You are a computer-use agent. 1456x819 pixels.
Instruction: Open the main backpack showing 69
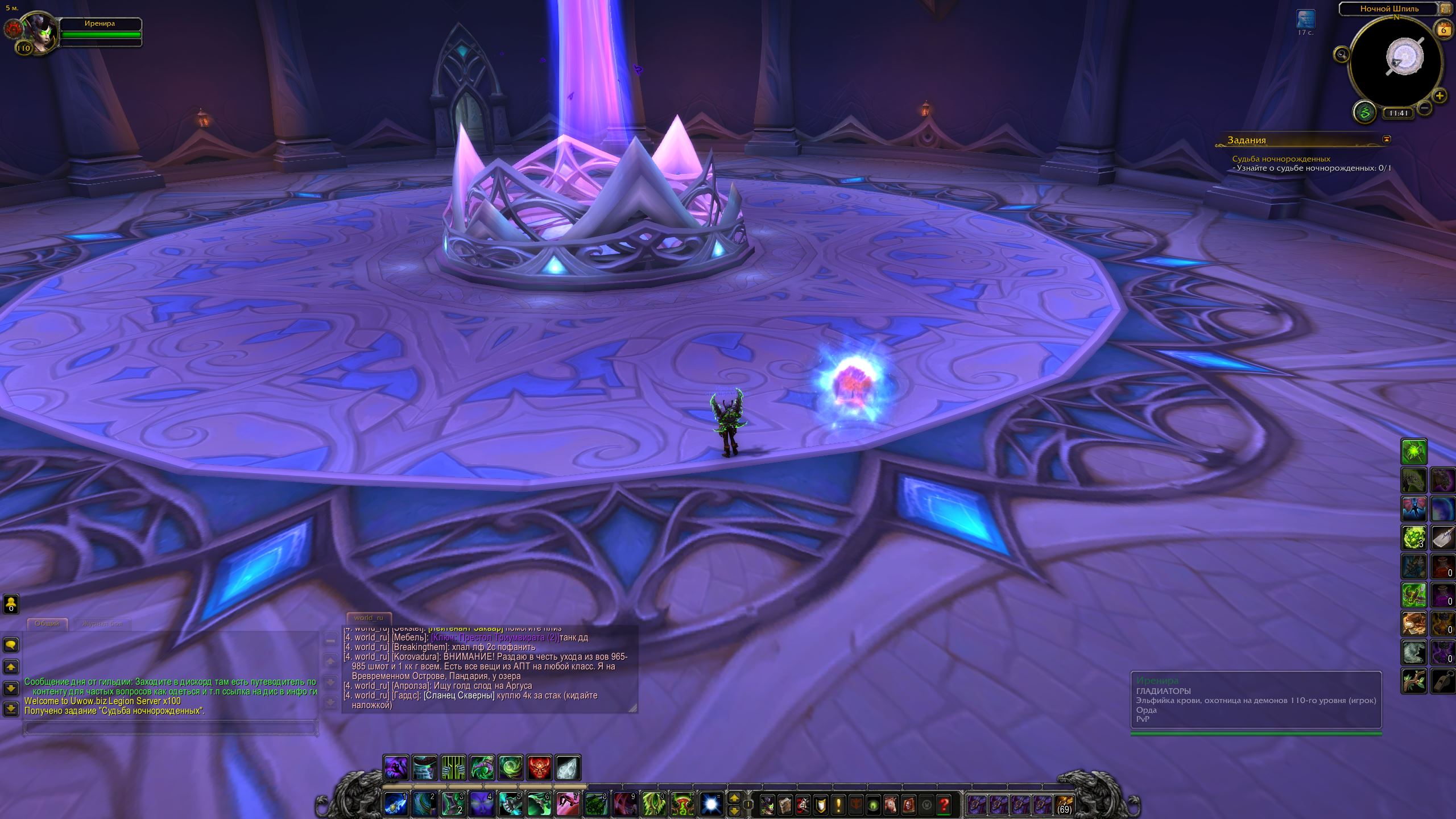(1063, 805)
